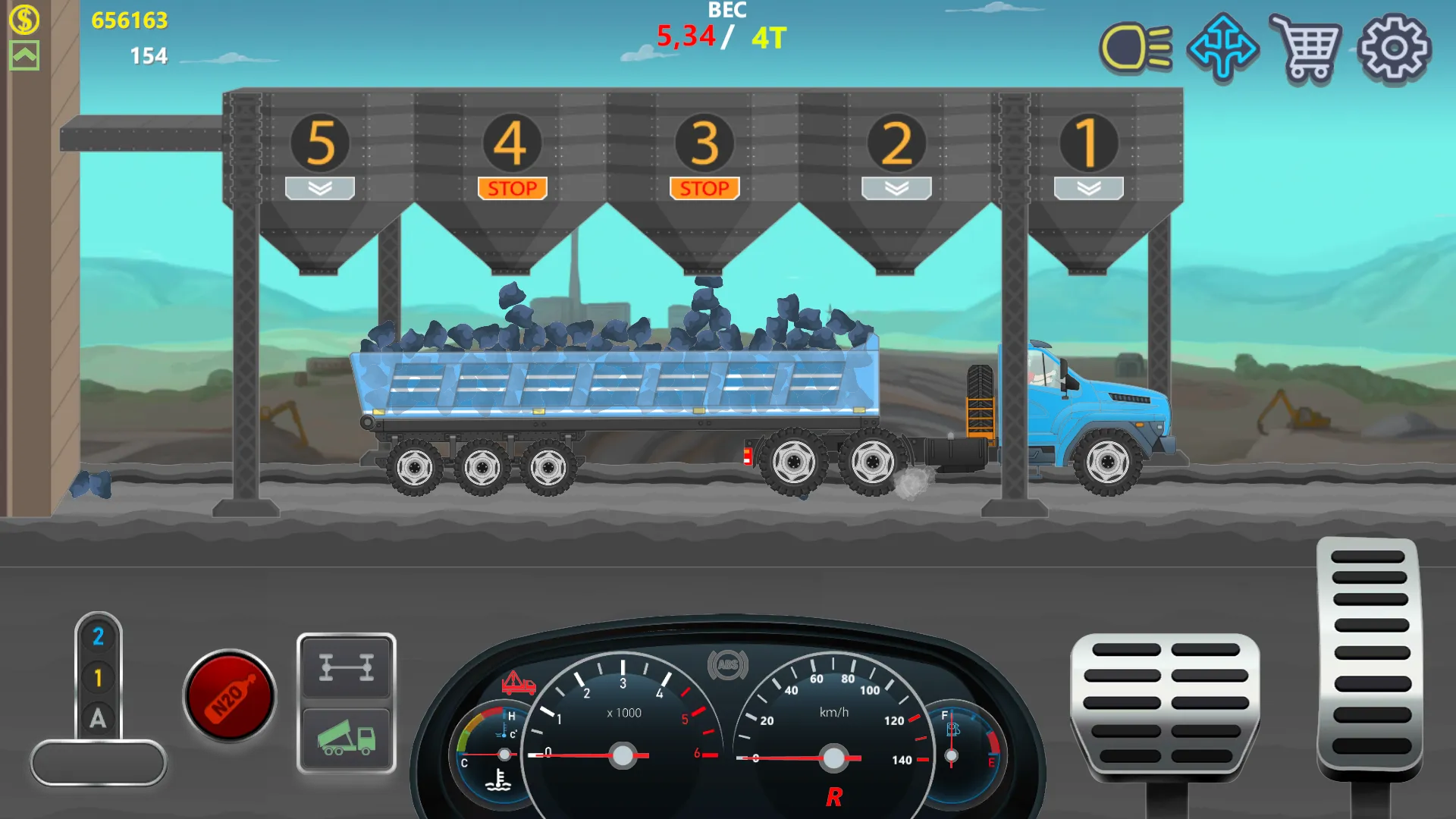
Task: Click the double chevron under silo 1
Action: (x=1089, y=187)
